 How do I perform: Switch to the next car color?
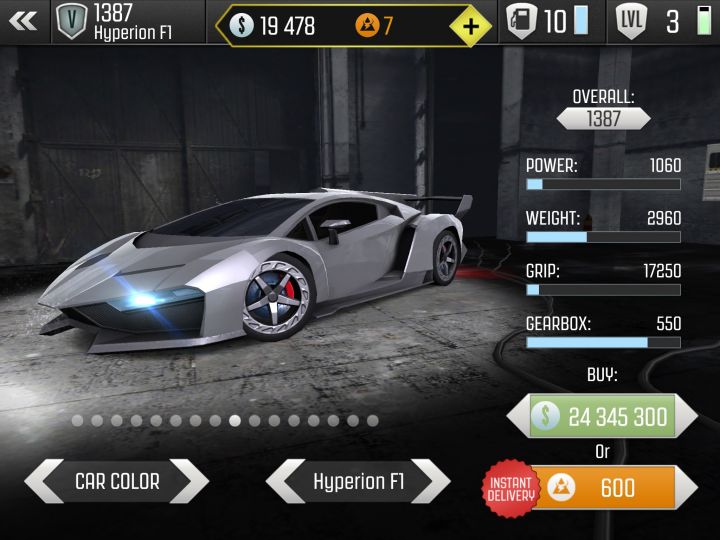(189, 482)
